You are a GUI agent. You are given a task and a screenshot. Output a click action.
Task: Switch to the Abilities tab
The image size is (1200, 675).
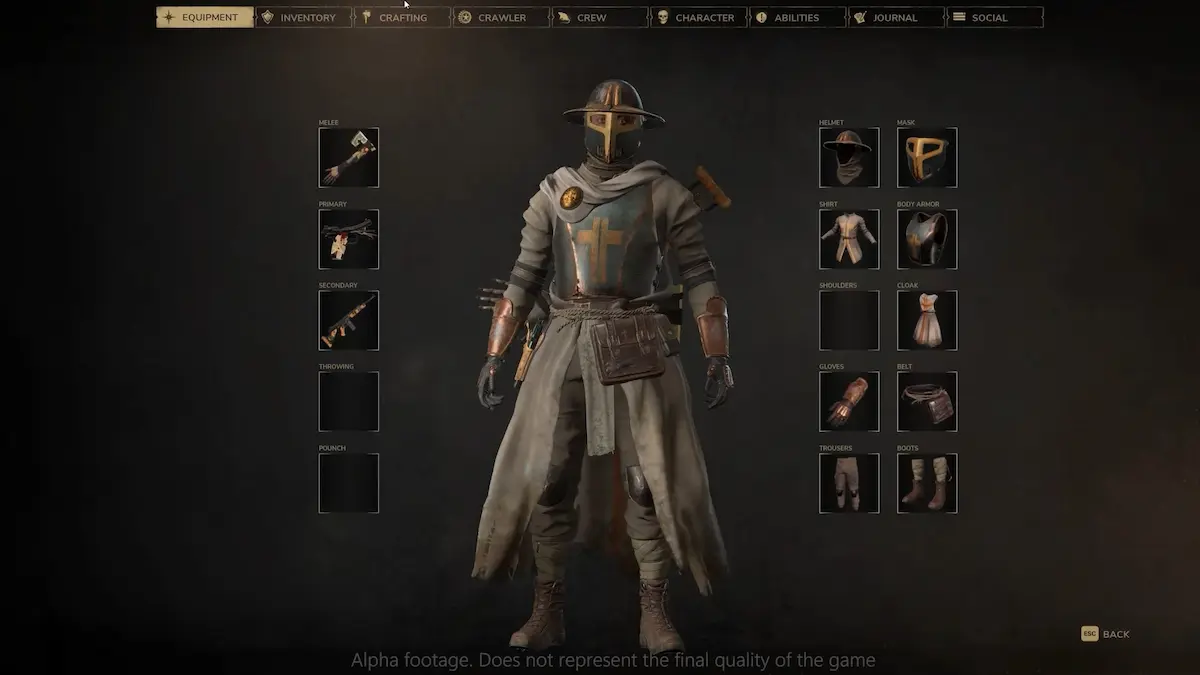[x=797, y=17]
